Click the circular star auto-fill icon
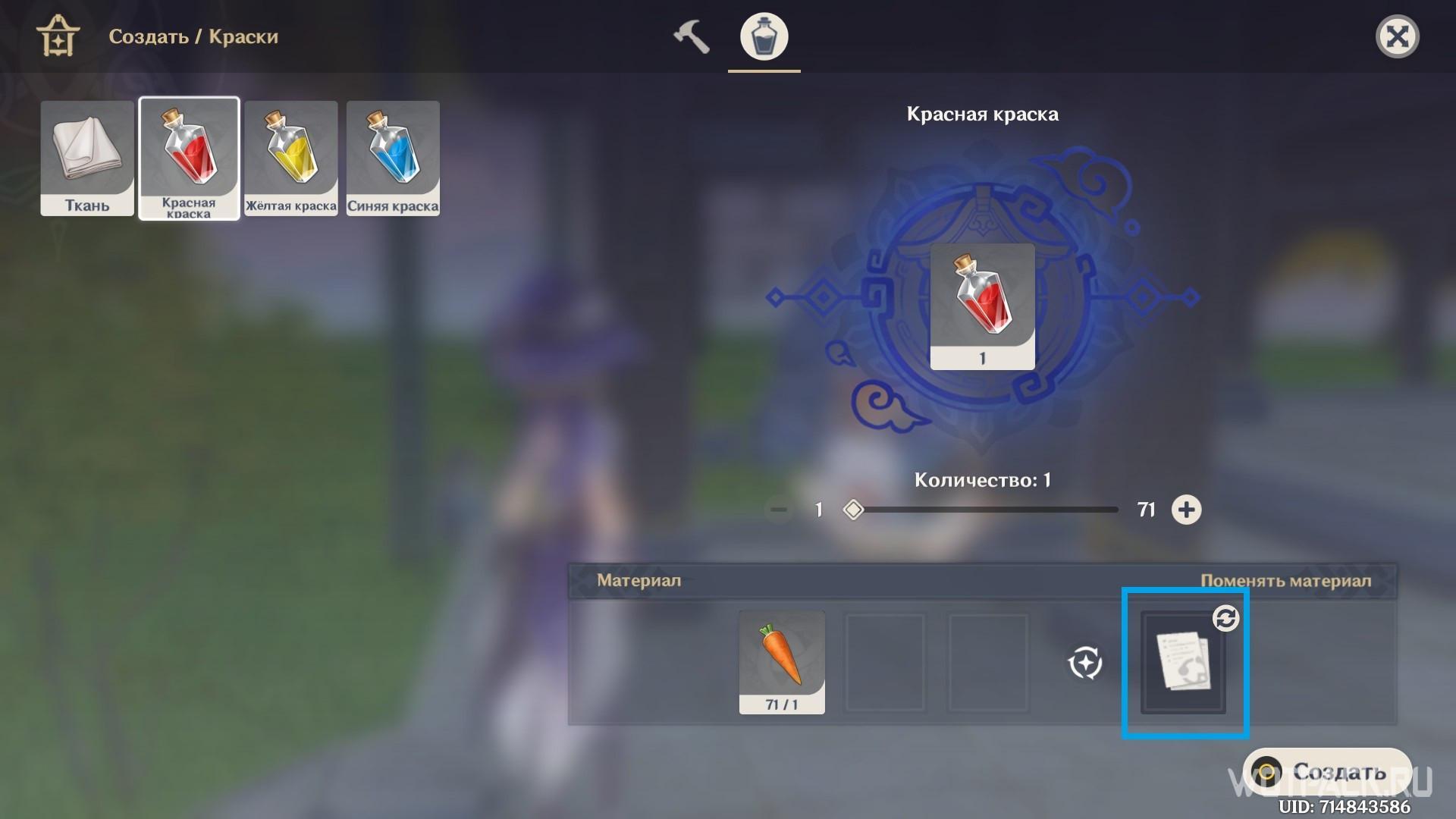This screenshot has width=1456, height=819. pos(1085,663)
